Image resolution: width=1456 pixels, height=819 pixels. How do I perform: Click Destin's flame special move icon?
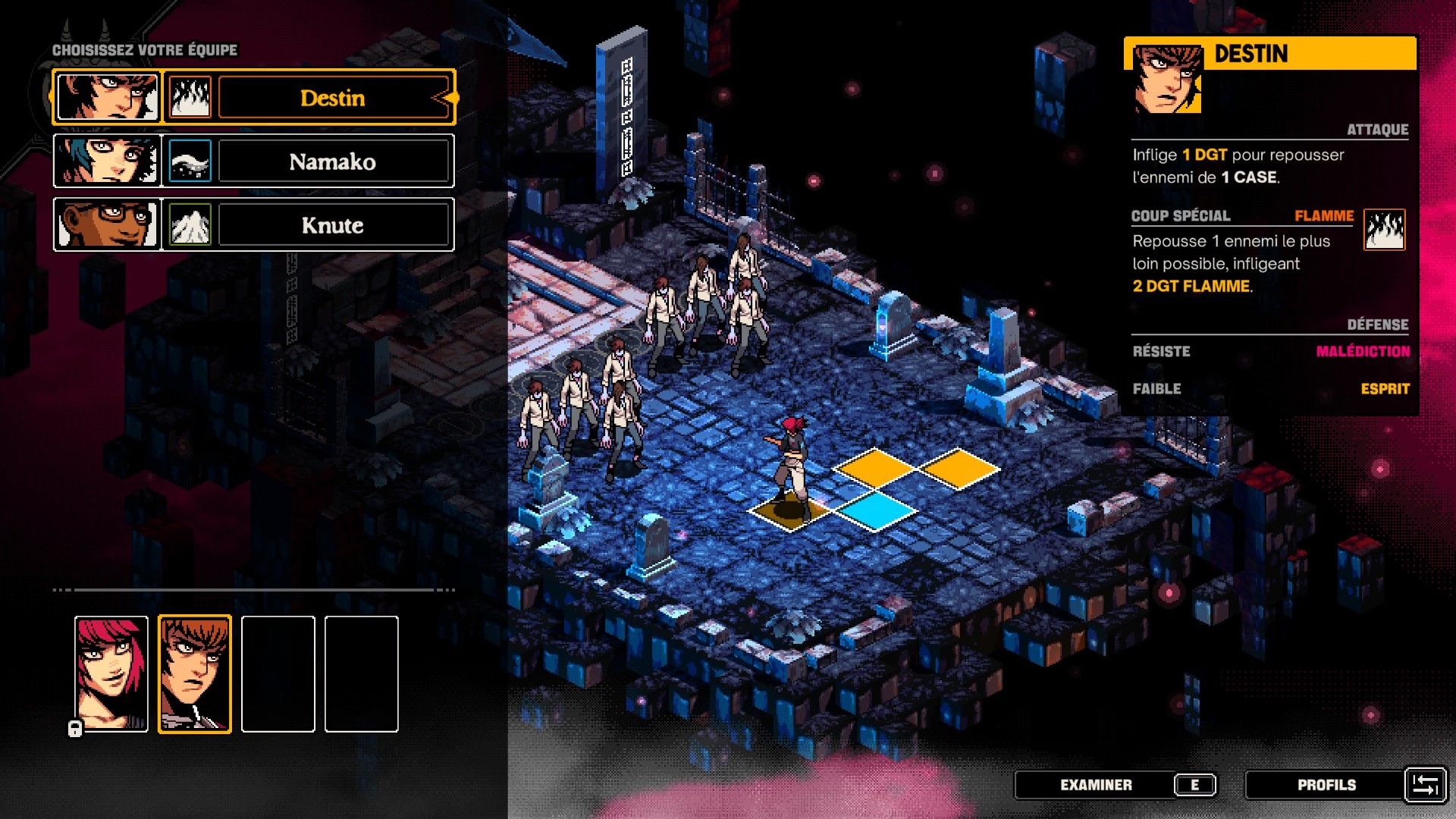point(1384,230)
